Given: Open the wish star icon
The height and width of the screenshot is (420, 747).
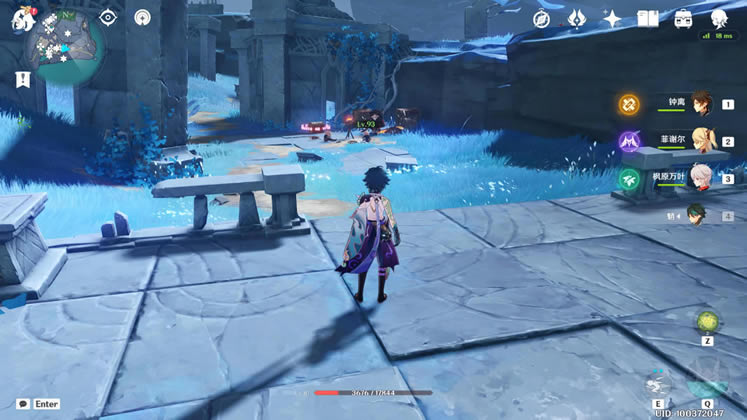Looking at the screenshot, I should (612, 19).
